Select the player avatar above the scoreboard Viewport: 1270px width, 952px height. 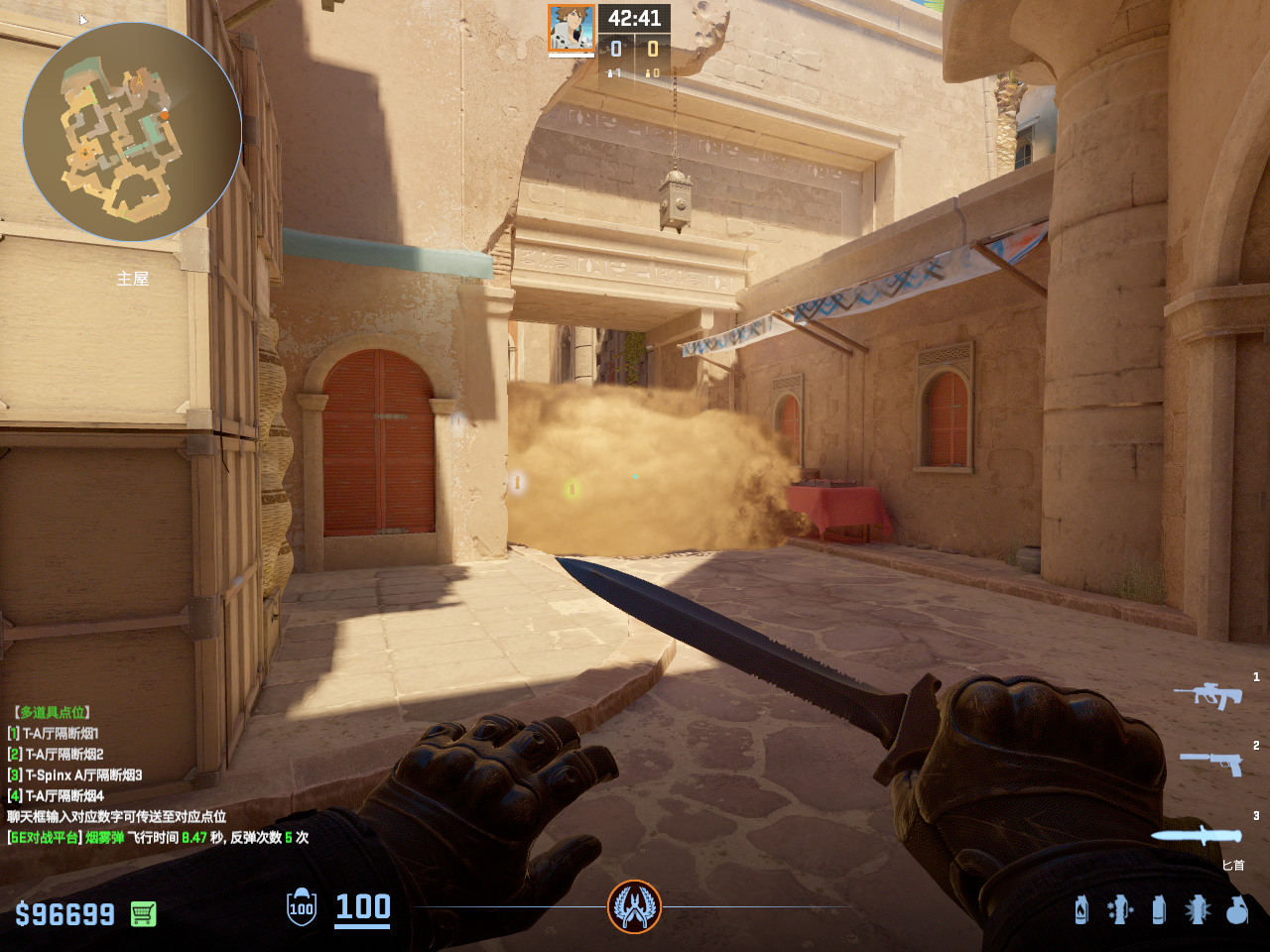(x=571, y=28)
